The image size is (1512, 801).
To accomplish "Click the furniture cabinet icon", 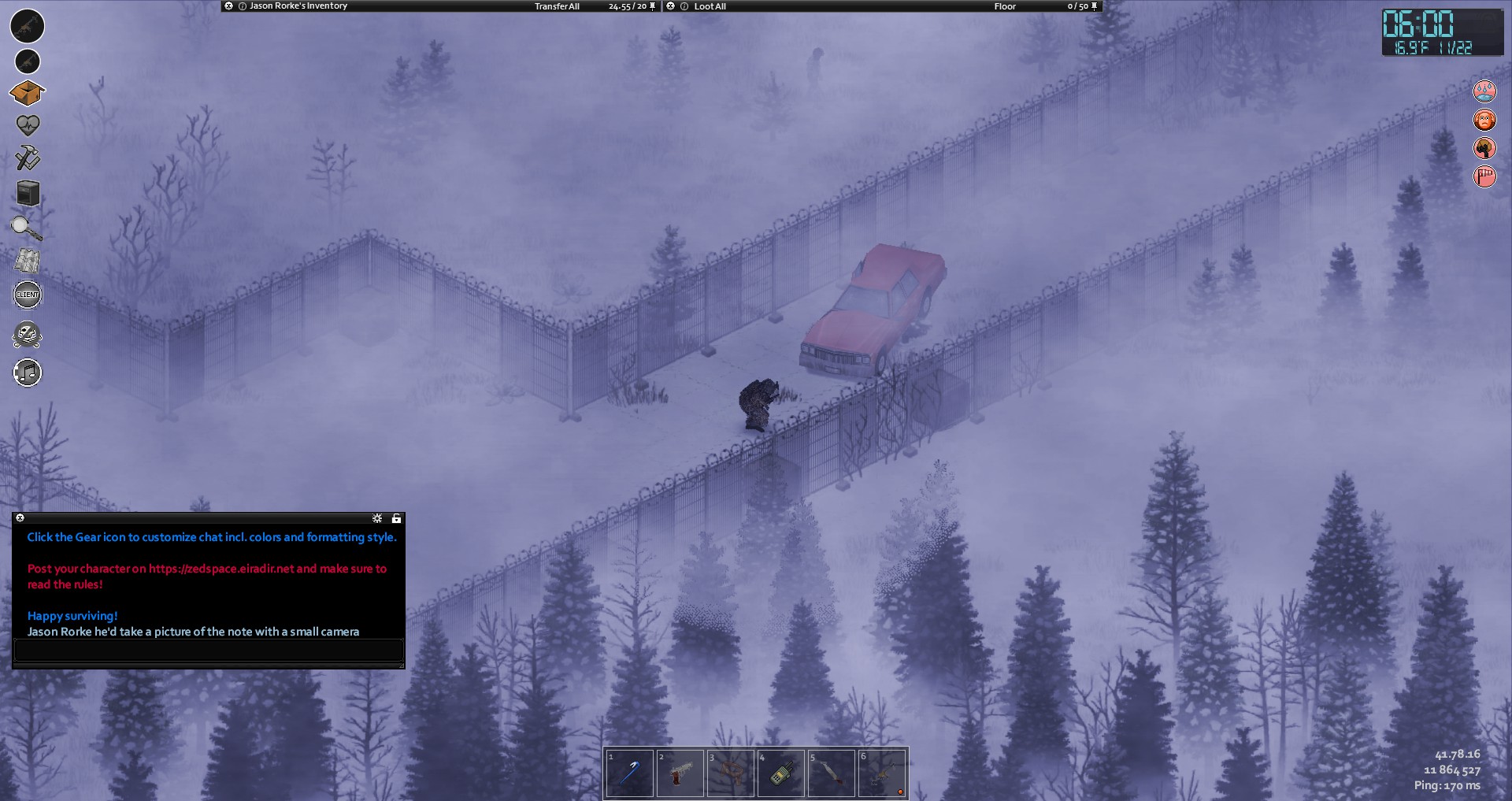I will tap(28, 193).
